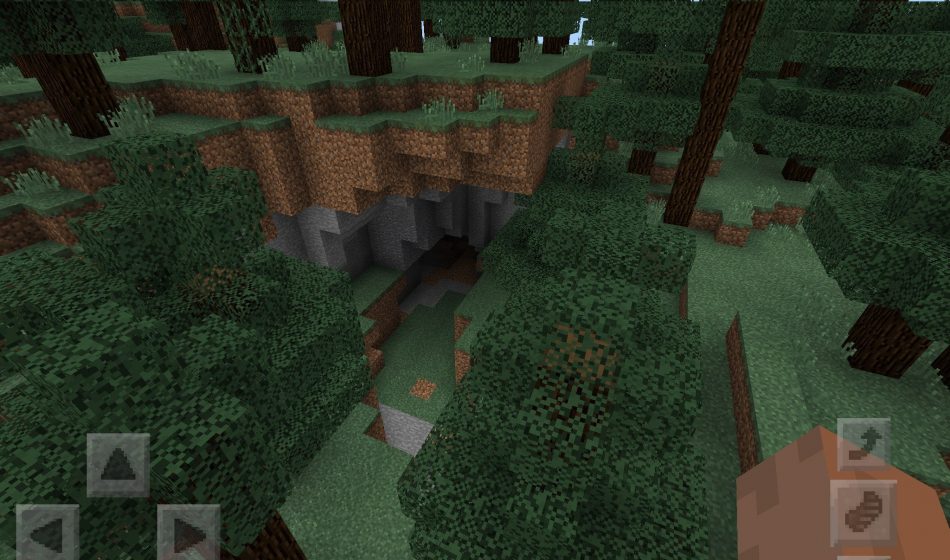Tap the forward arrow movement button

coord(118,465)
